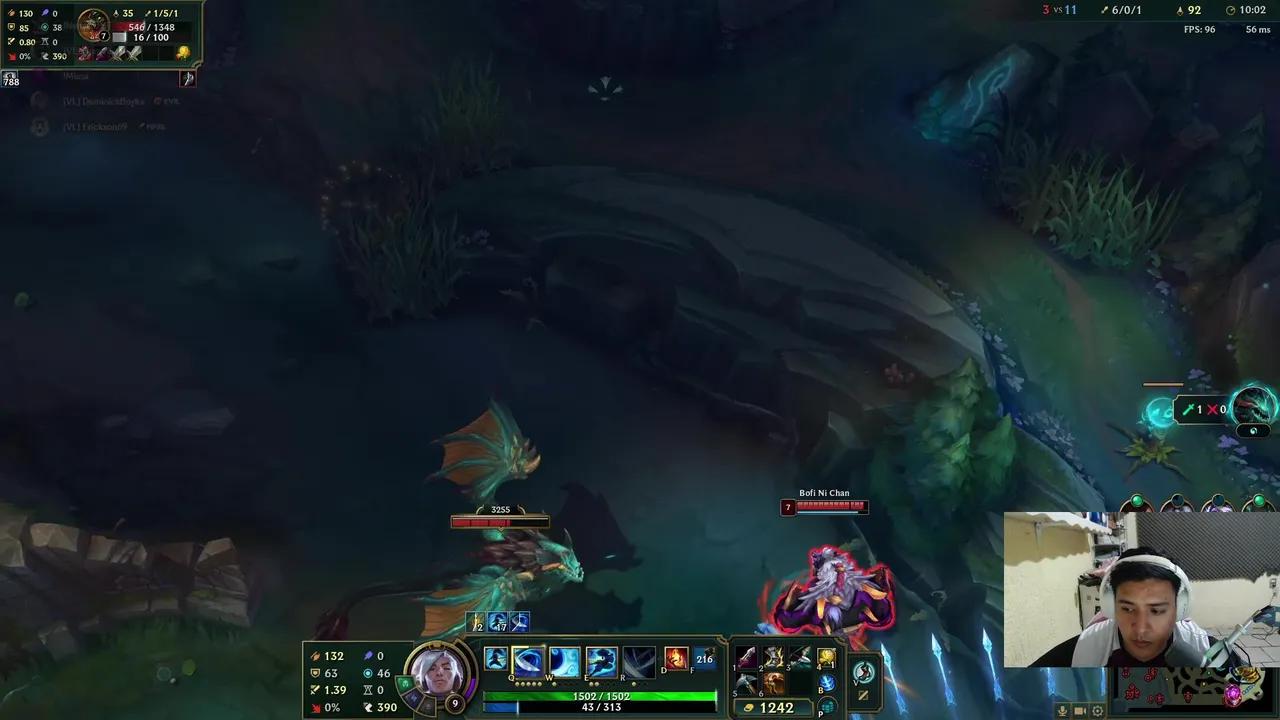Activate the W ability icon

click(x=564, y=659)
